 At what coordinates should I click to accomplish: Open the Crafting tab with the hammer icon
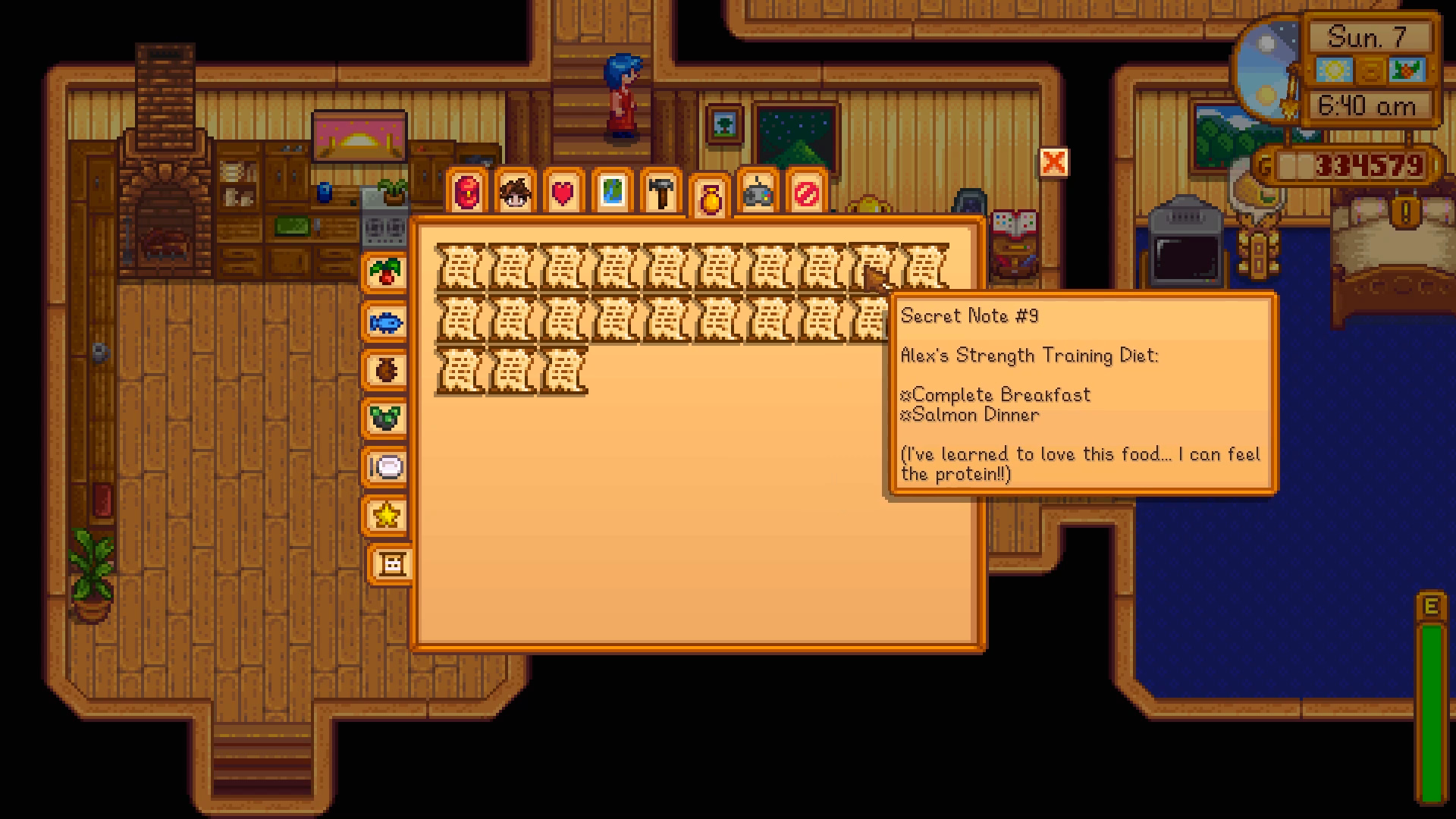click(x=660, y=194)
